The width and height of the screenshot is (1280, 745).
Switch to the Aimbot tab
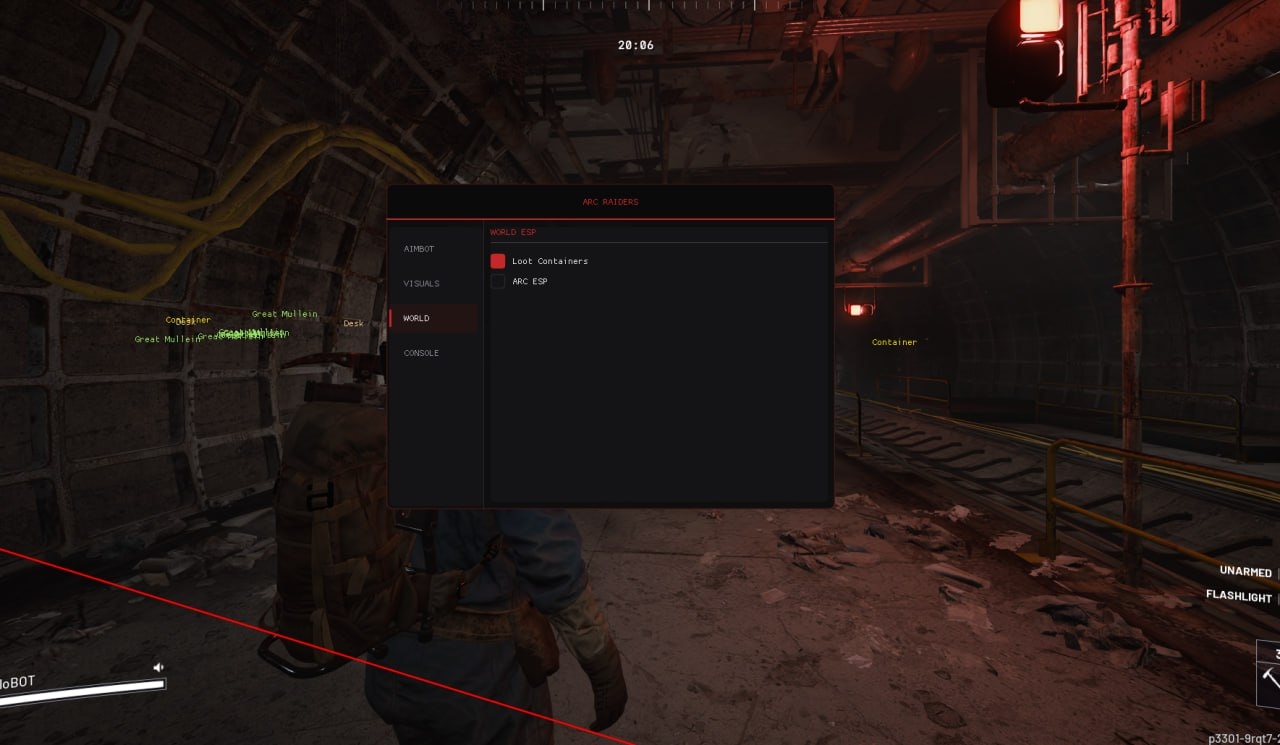point(419,249)
